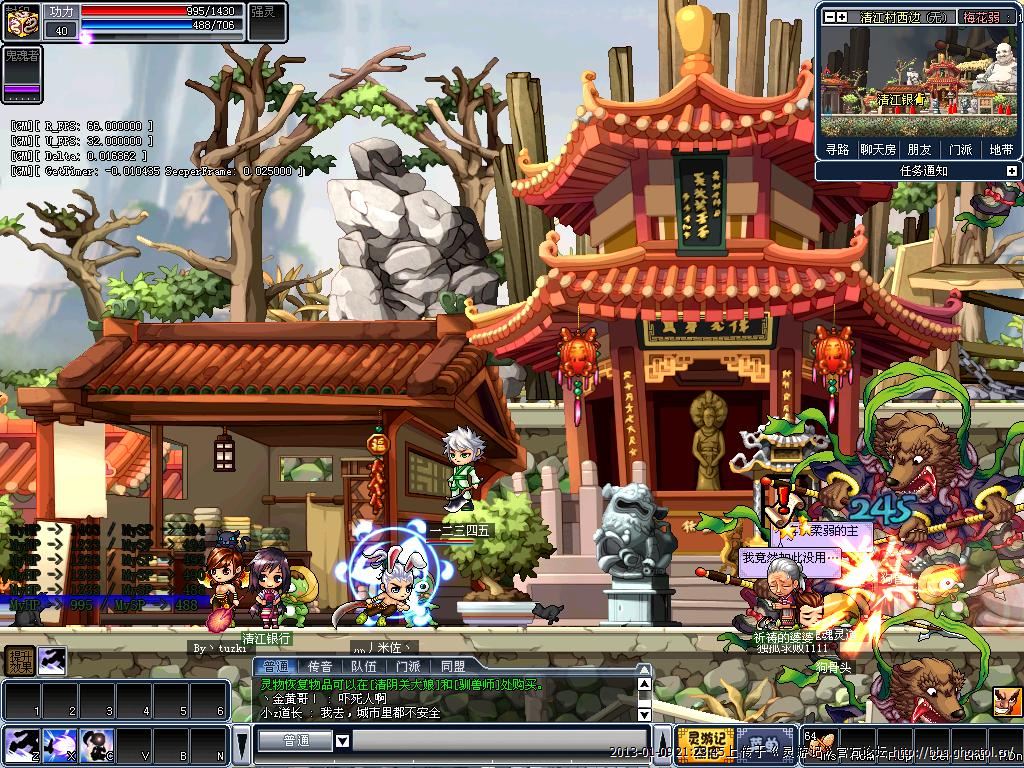The width and height of the screenshot is (1024, 768).
Task: Open the chat channel dropdown arrow
Action: coord(342,741)
